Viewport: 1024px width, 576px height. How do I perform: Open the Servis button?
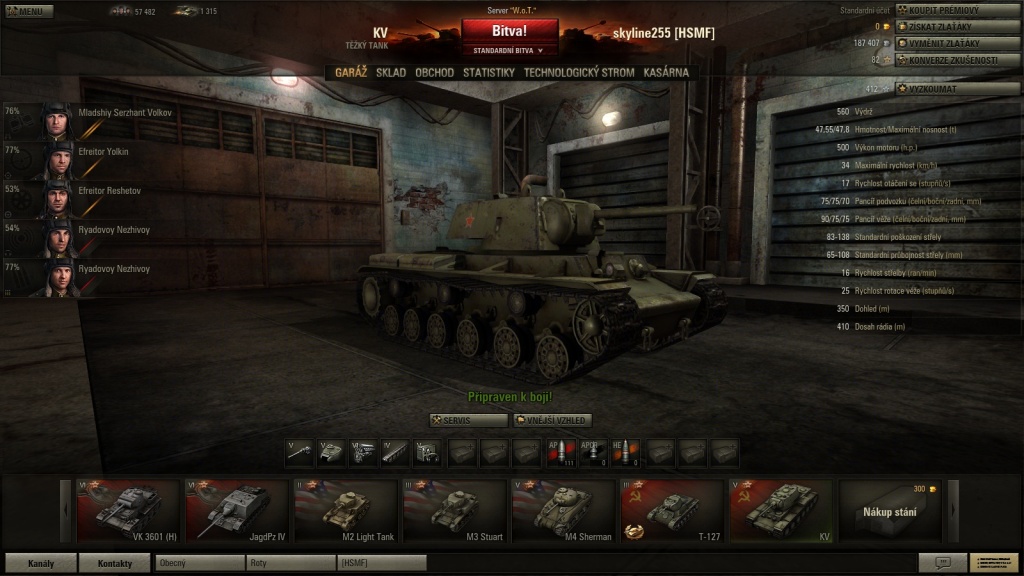click(468, 421)
